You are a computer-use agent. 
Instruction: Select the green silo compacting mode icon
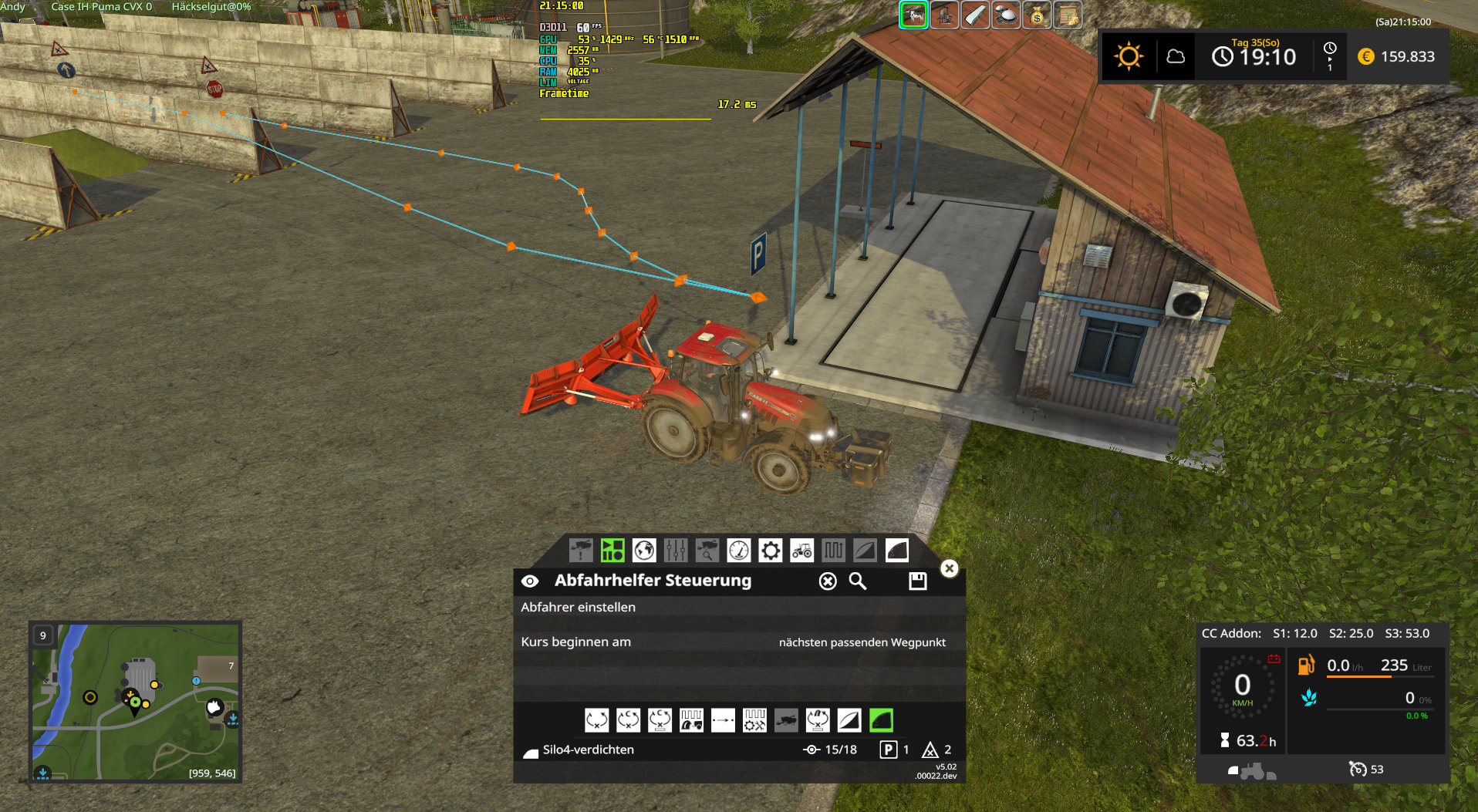click(881, 720)
